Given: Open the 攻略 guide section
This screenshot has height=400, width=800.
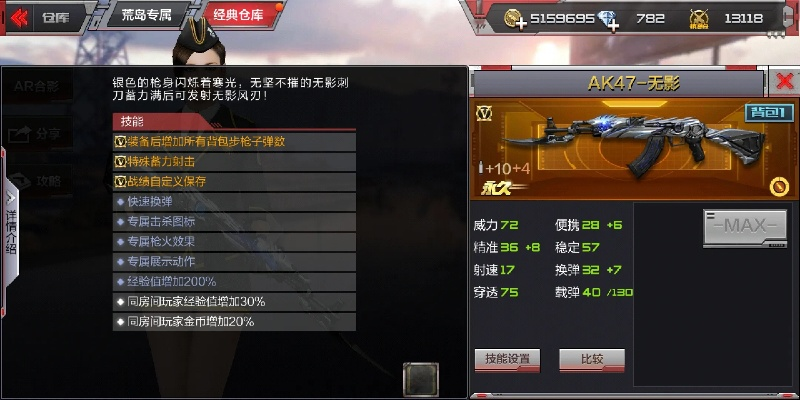Looking at the screenshot, I should tap(37, 181).
